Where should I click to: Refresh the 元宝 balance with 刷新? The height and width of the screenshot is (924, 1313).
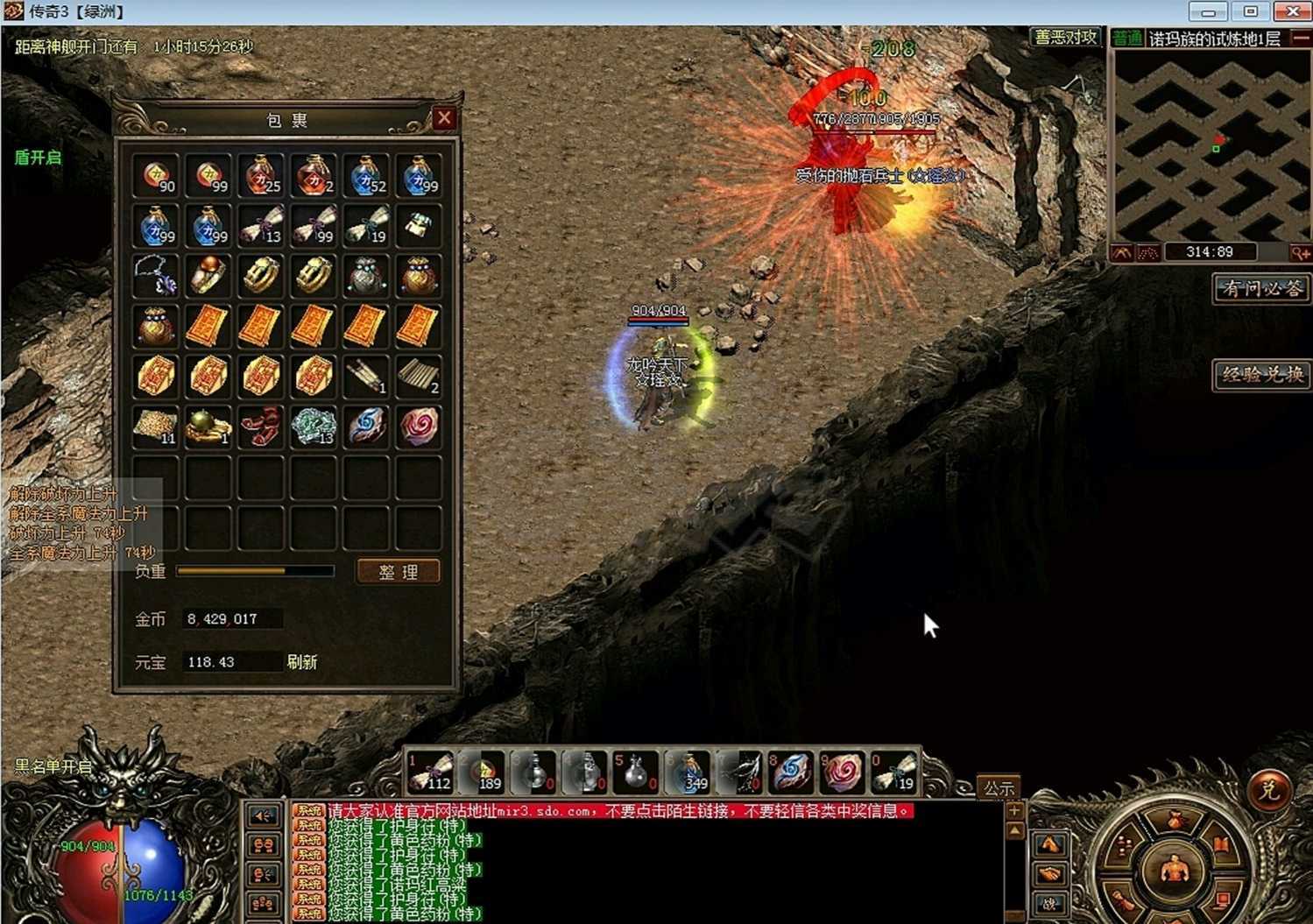coord(302,662)
